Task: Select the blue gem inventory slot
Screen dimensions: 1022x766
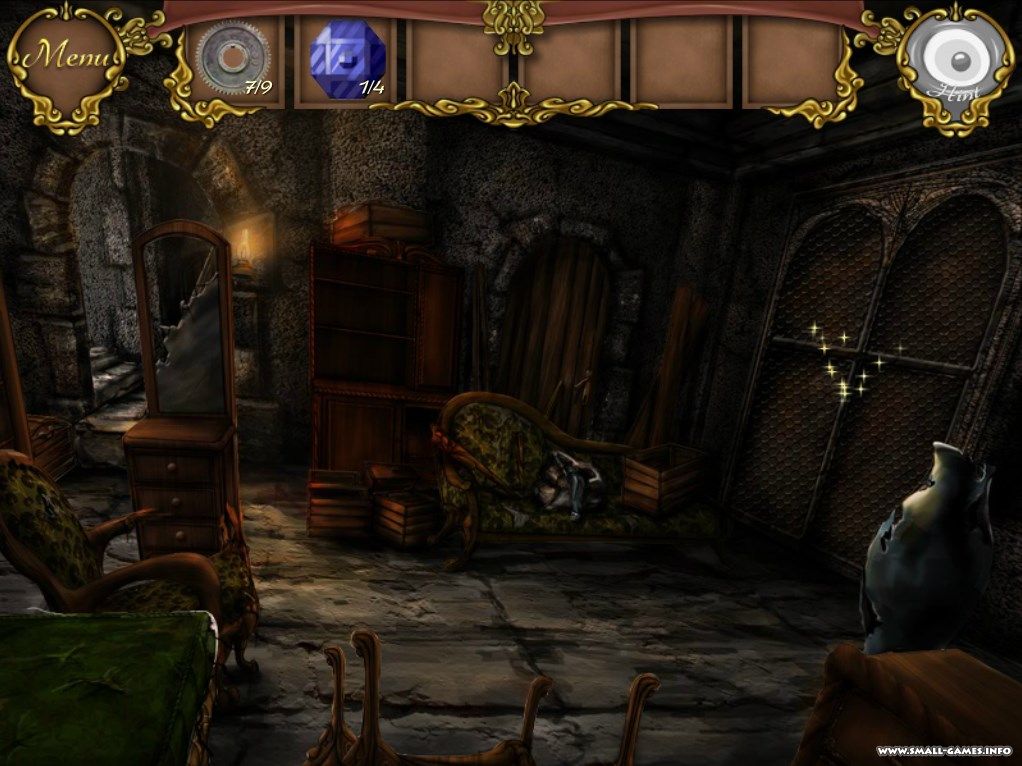Action: coord(346,59)
